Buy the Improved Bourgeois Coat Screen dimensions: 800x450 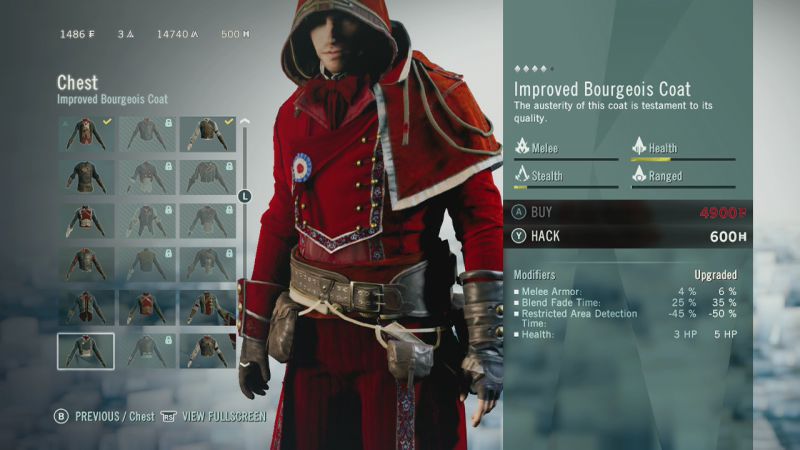click(630, 212)
